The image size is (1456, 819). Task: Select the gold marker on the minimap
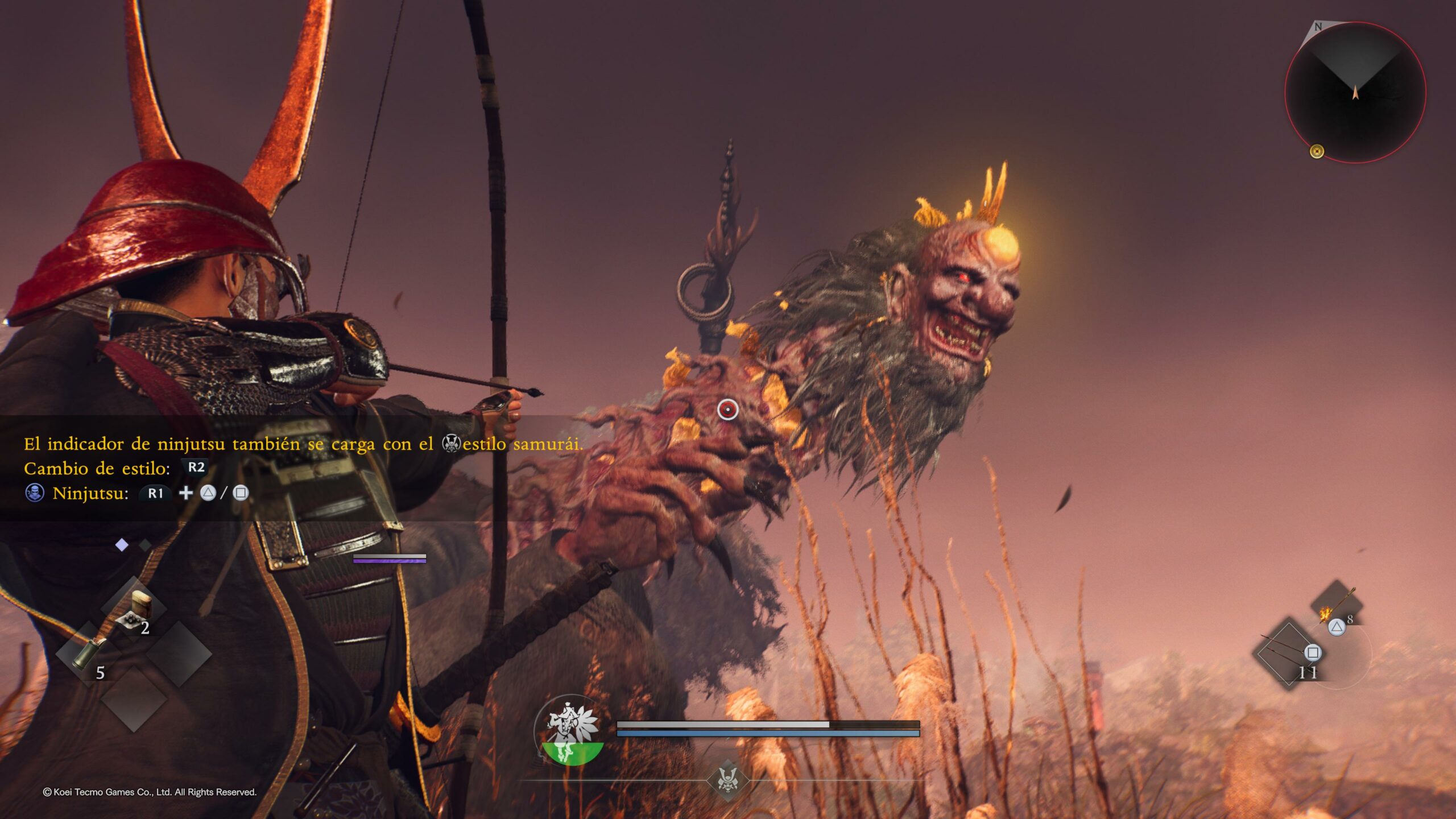coord(1317,151)
